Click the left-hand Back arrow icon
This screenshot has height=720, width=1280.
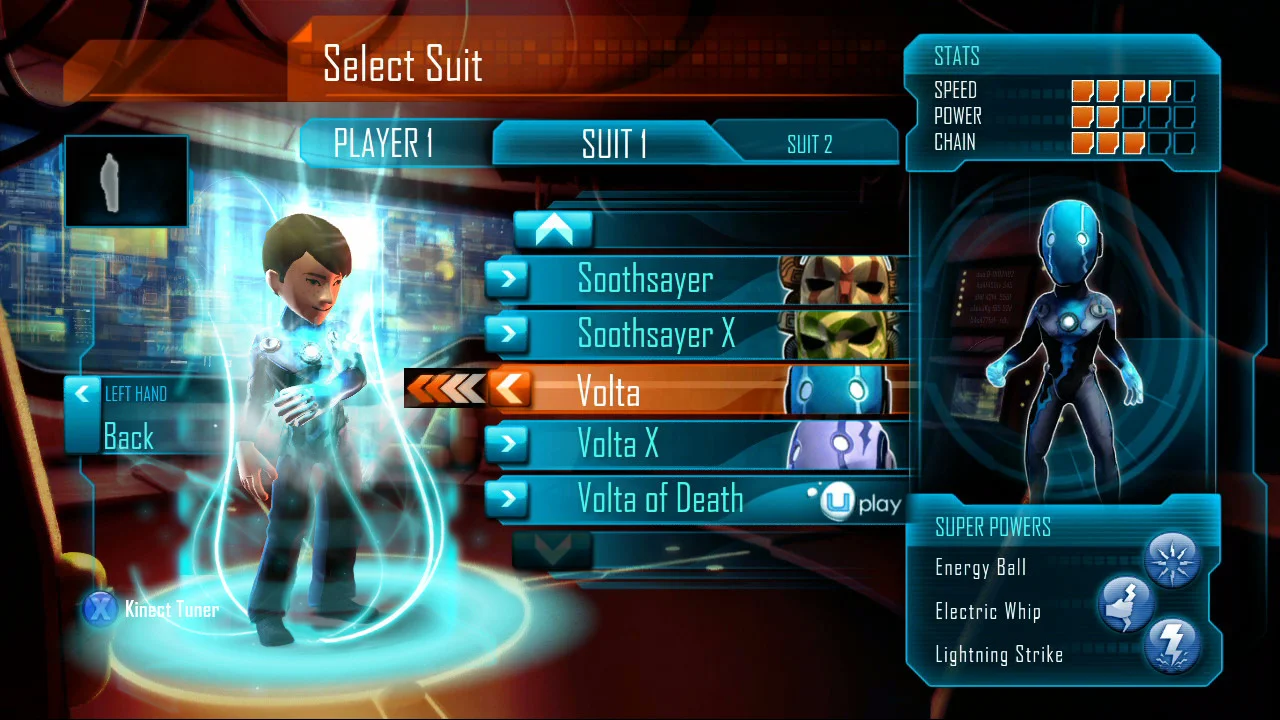pyautogui.click(x=82, y=394)
